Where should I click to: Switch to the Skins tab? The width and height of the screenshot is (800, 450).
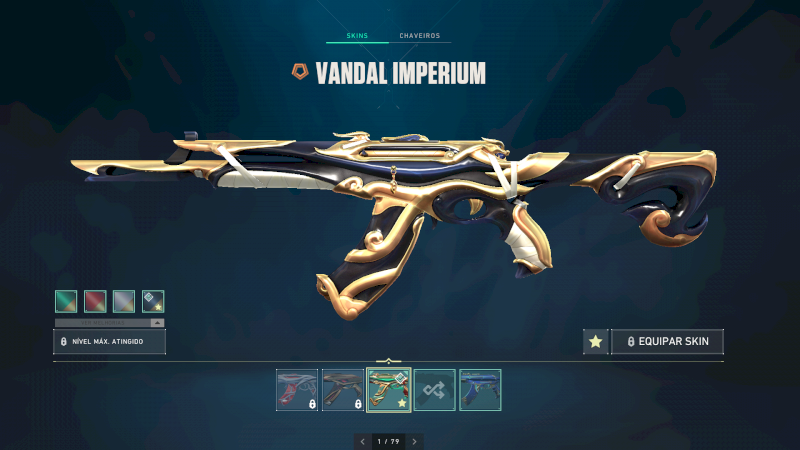(357, 36)
